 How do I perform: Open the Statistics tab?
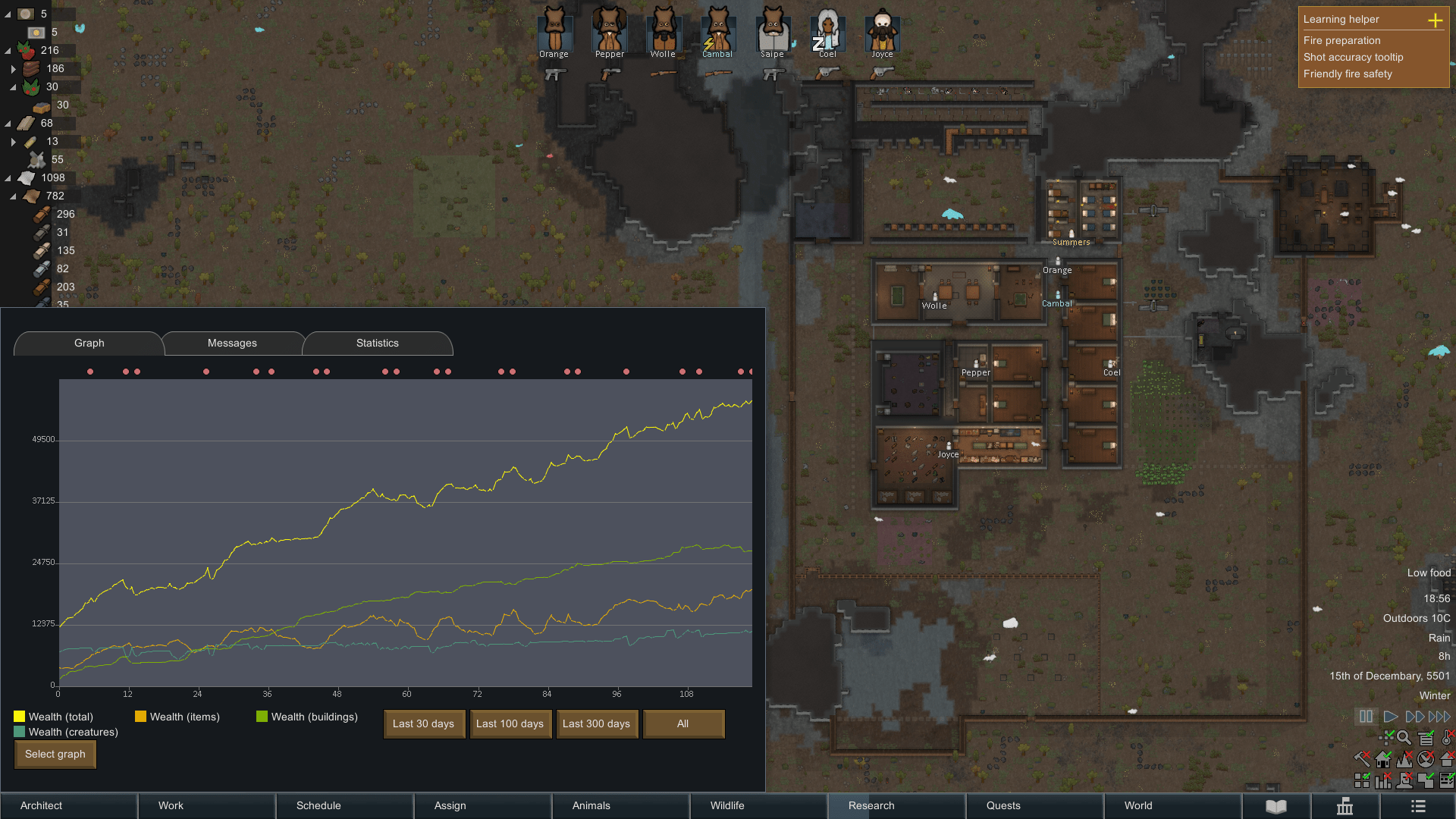click(377, 344)
